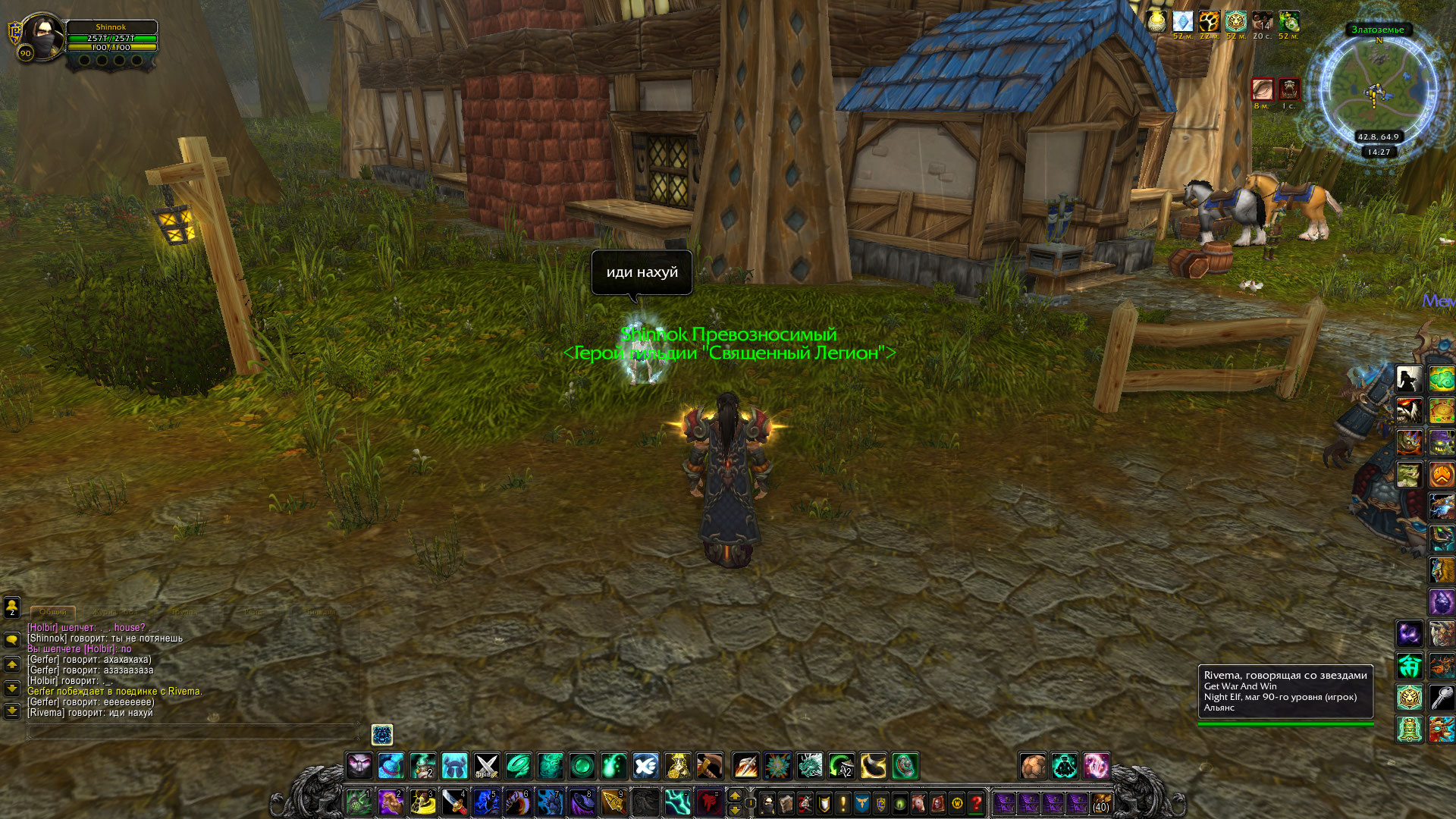This screenshot has width=1456, height=819.
Task: Click the Златоземье minimap
Action: [1378, 89]
